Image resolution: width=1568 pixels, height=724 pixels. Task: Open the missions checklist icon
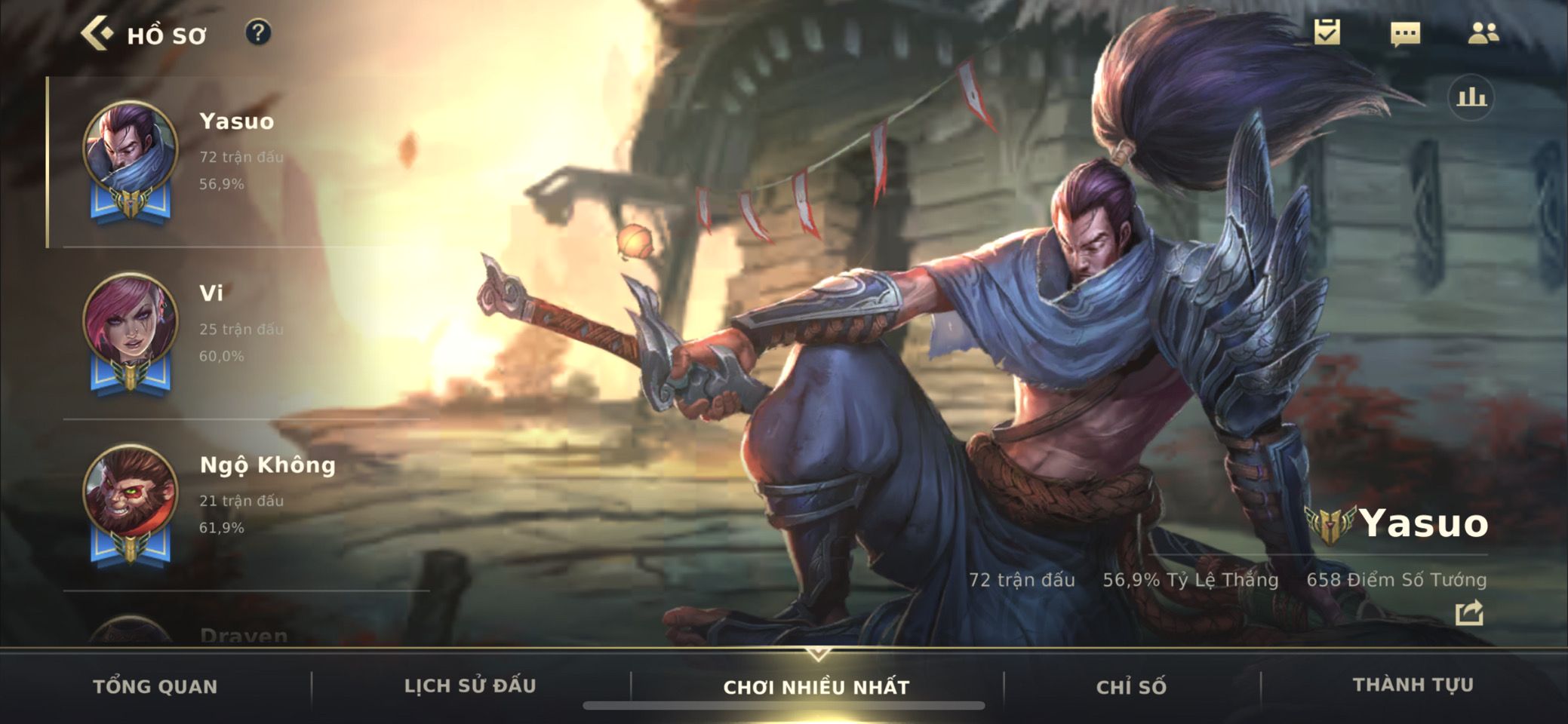pyautogui.click(x=1327, y=32)
